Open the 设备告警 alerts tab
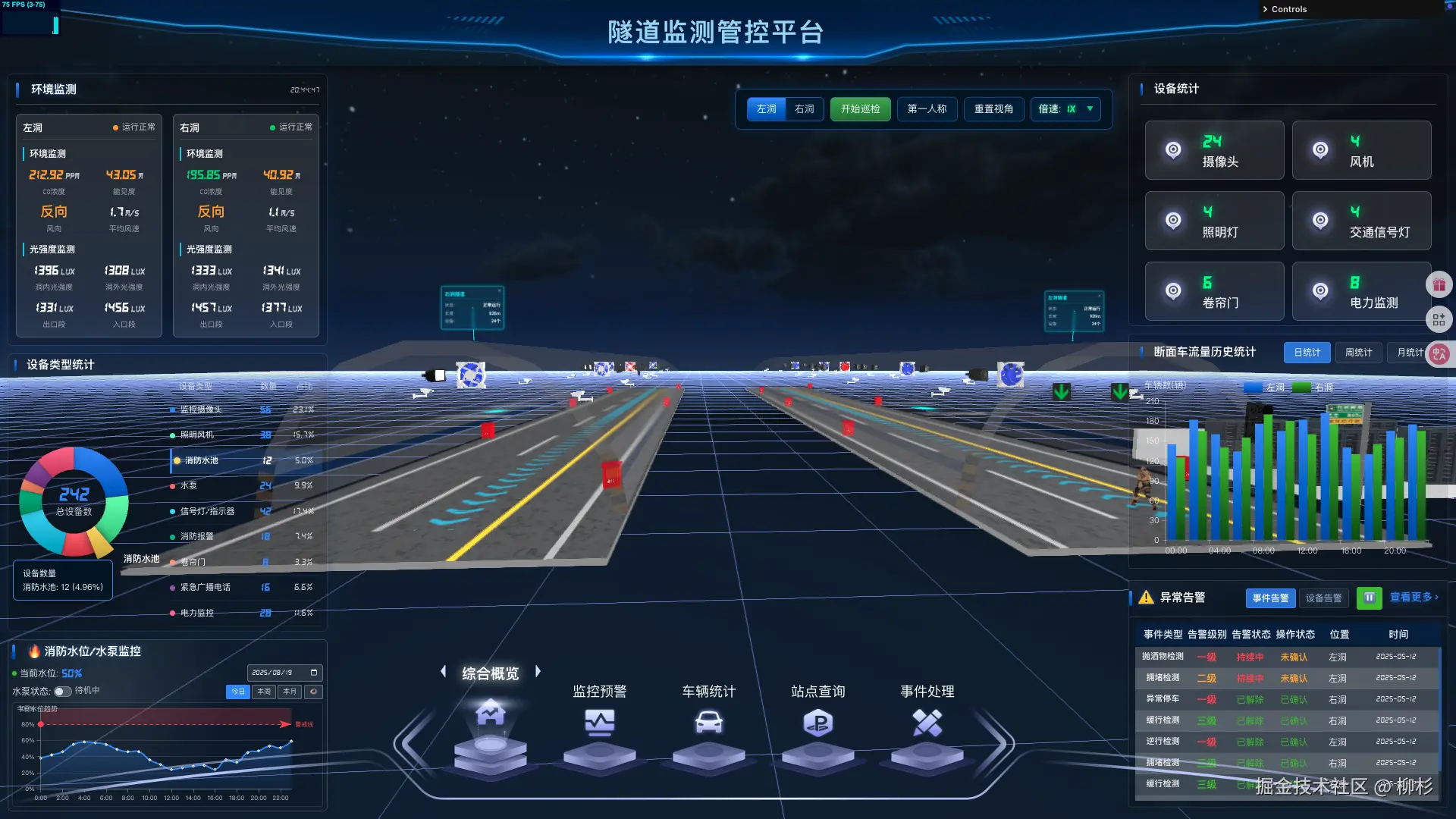Screen dimensions: 1456x819 click(1323, 598)
